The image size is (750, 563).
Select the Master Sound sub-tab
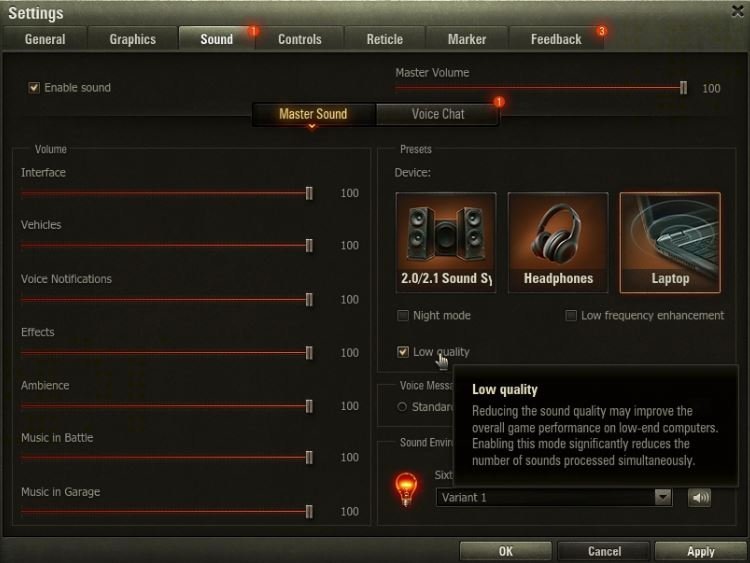pyautogui.click(x=313, y=114)
